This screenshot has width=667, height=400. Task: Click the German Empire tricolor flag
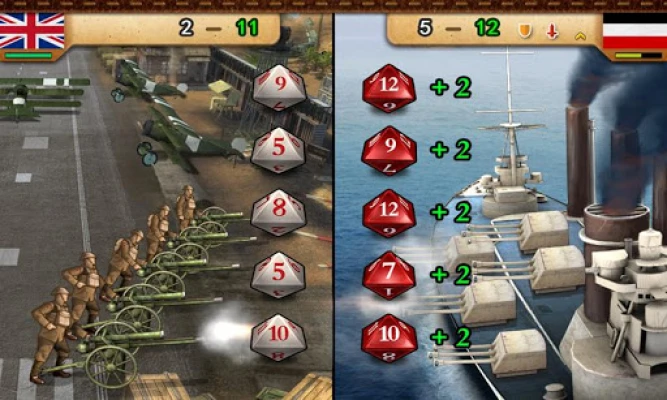pos(633,30)
